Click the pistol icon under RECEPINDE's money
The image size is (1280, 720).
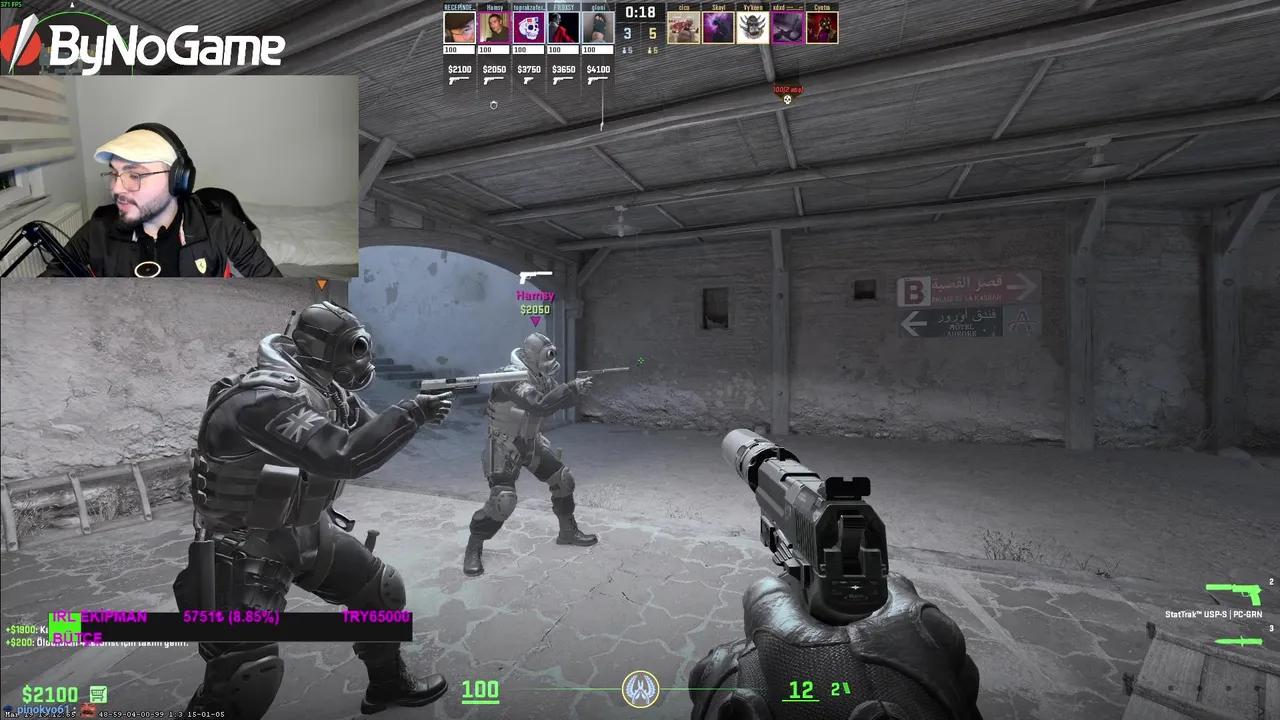coord(458,81)
